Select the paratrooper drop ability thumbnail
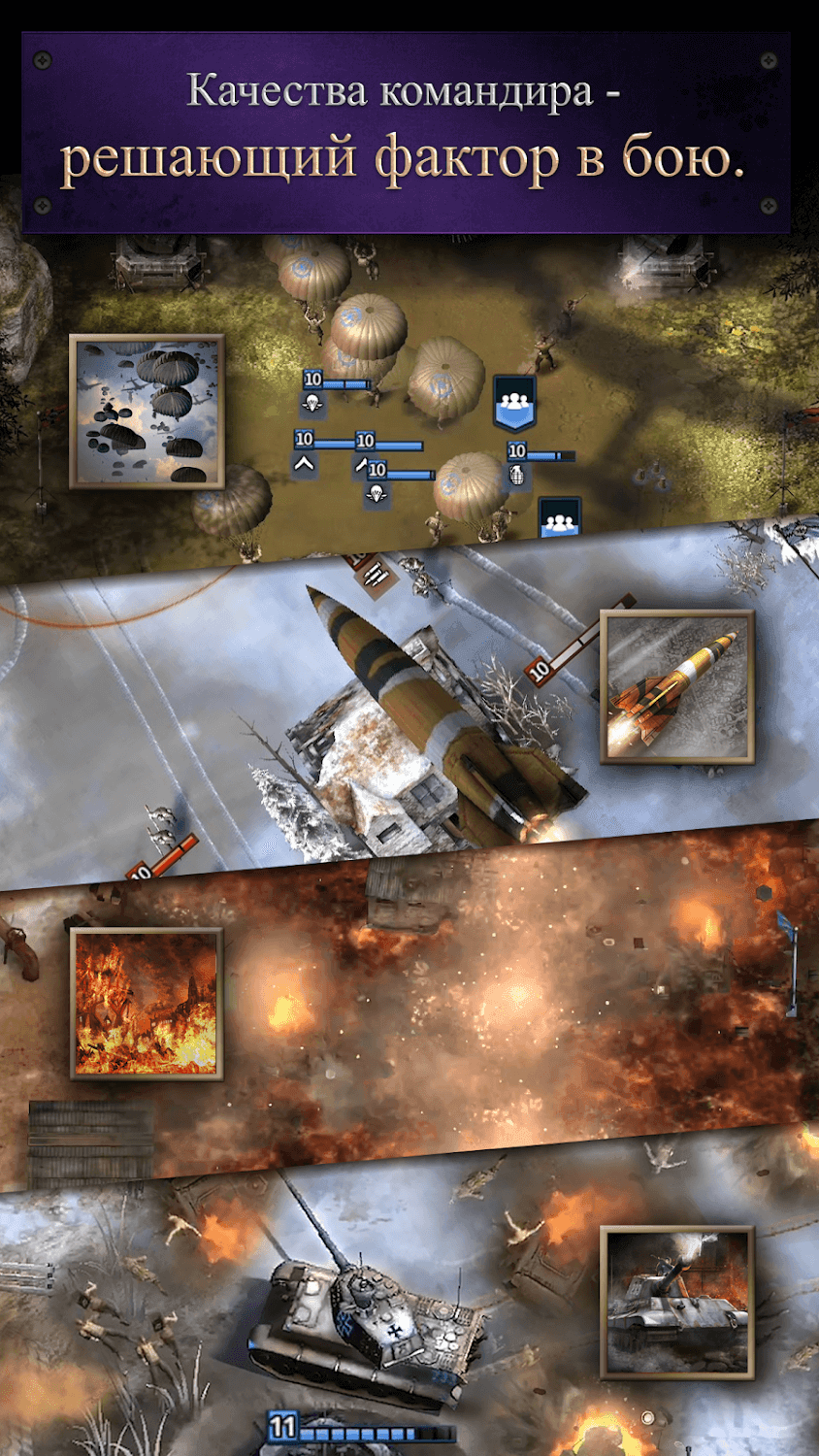The height and width of the screenshot is (1456, 819). 147,411
